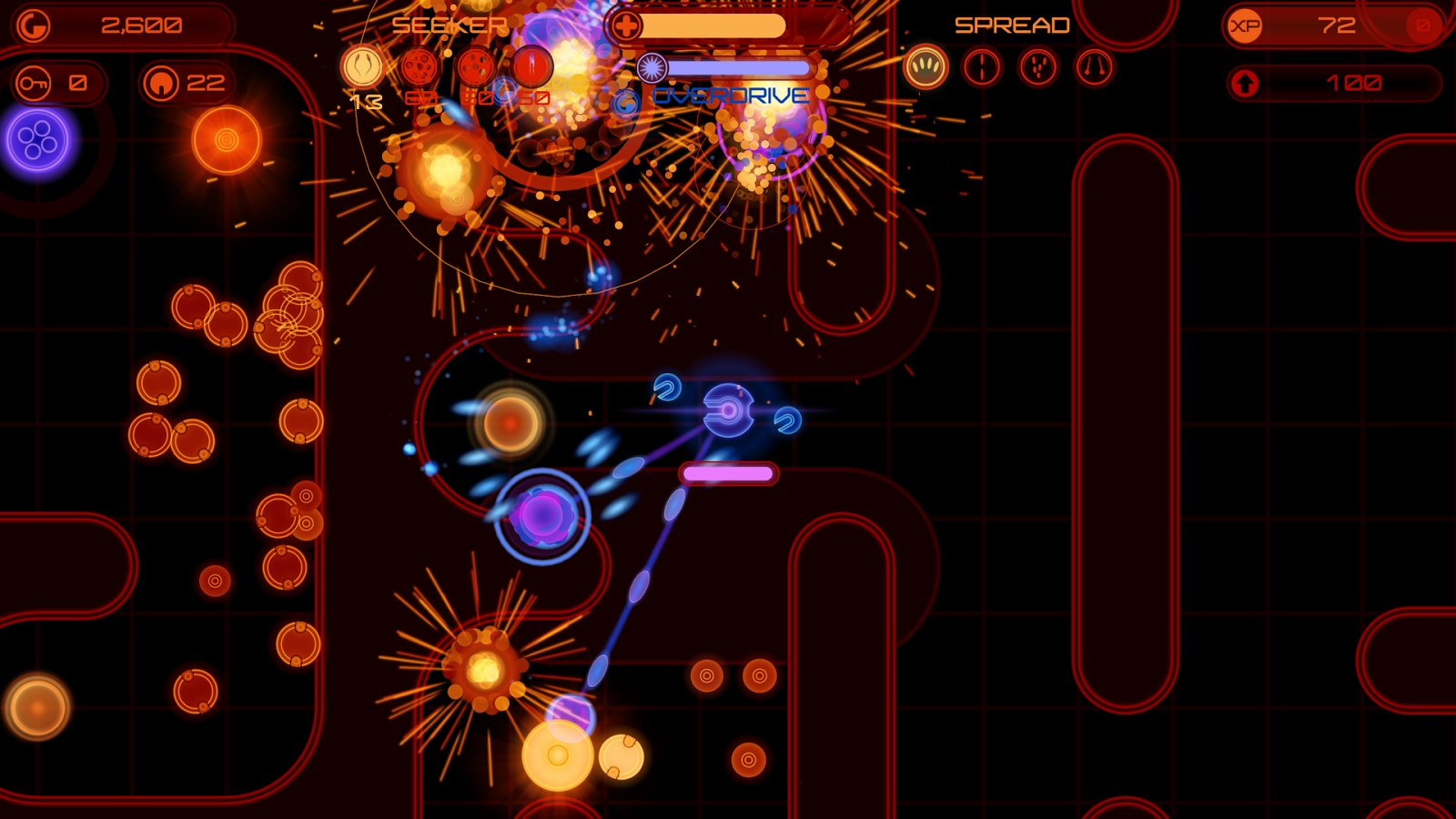The height and width of the screenshot is (819, 1456).
Task: Click the purple power-up orb at top left
Action: [x=36, y=141]
